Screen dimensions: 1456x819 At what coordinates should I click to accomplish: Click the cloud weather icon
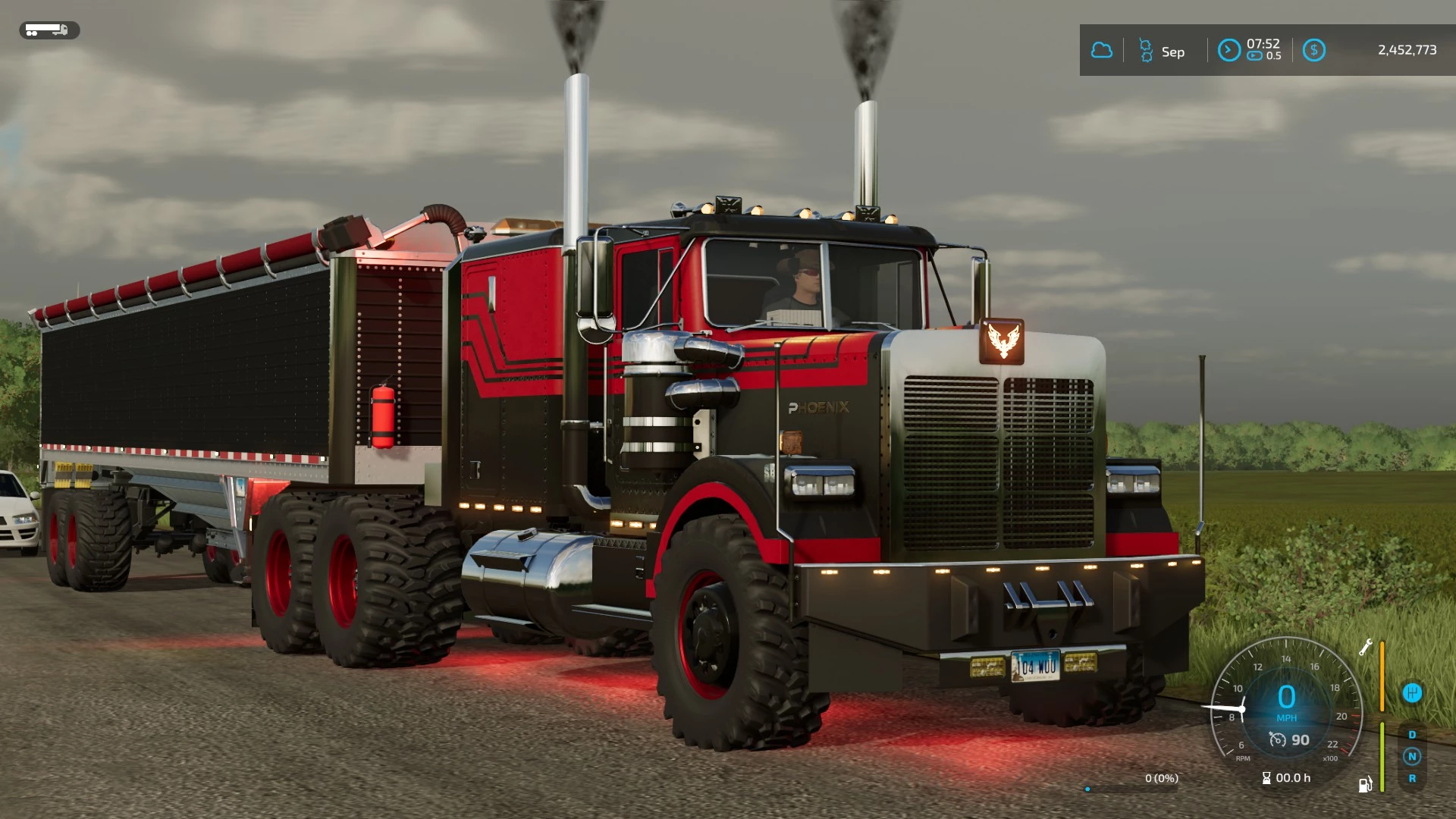1103,50
